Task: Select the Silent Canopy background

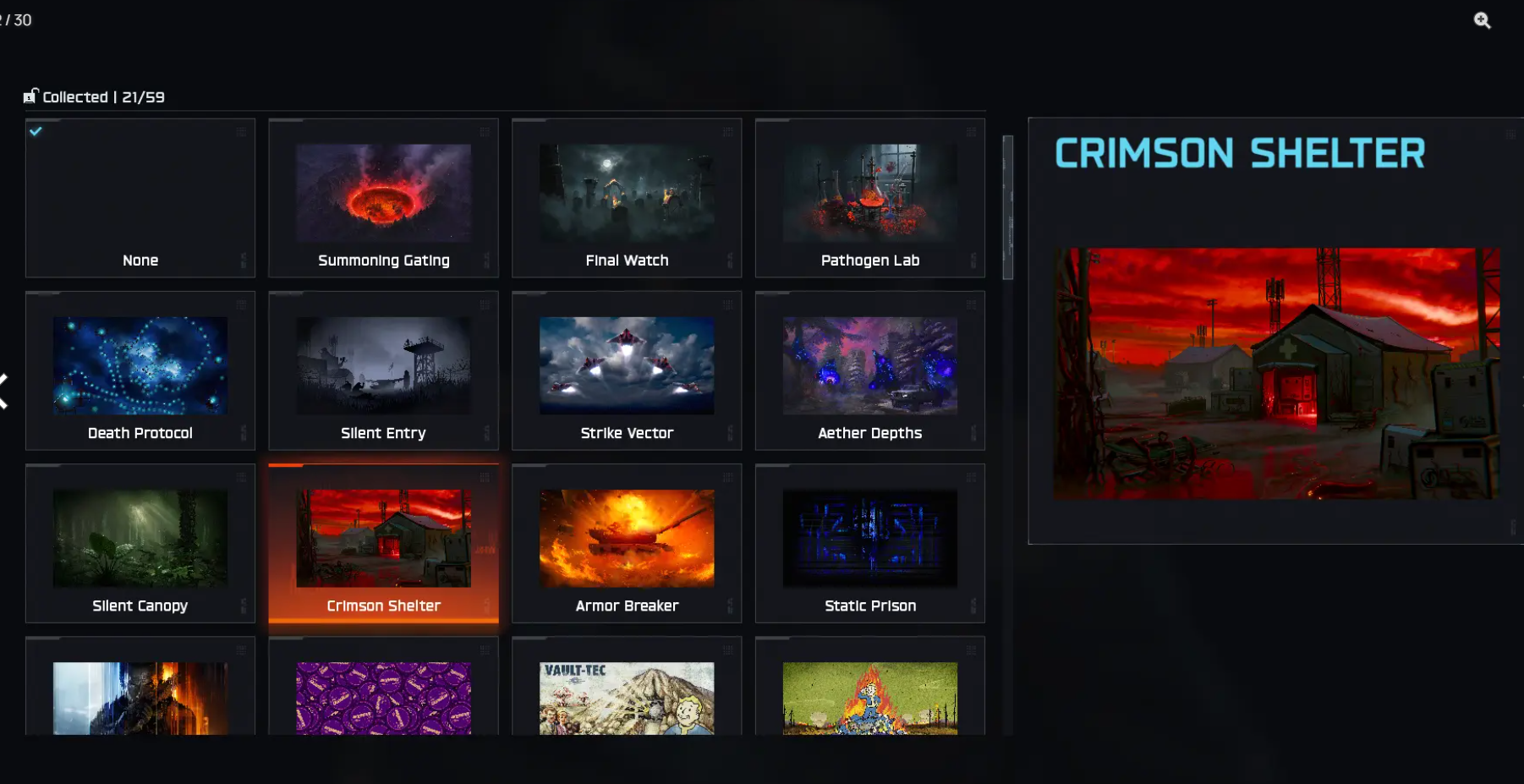Action: 140,544
